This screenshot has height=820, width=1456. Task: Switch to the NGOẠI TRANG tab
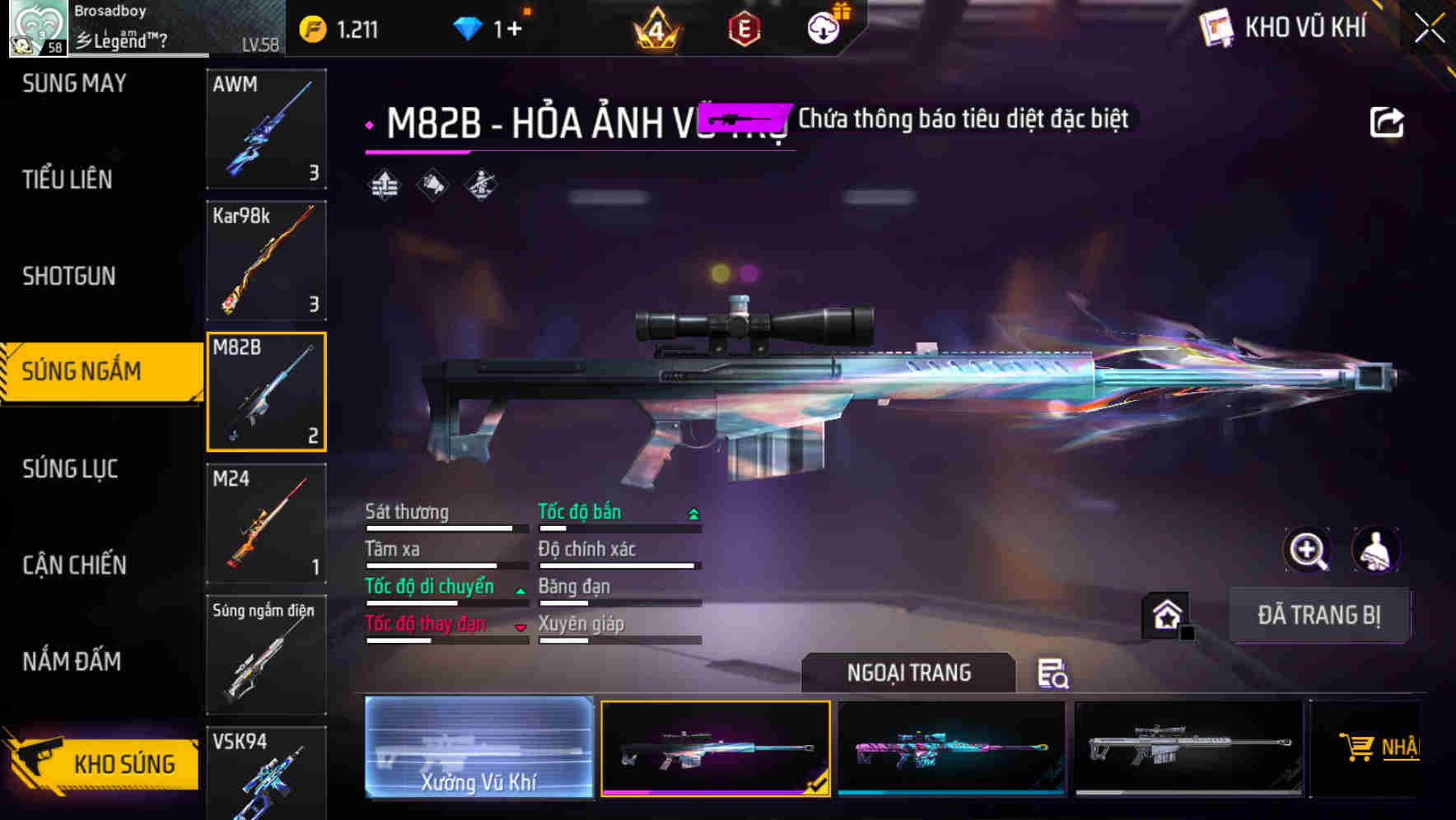[908, 673]
